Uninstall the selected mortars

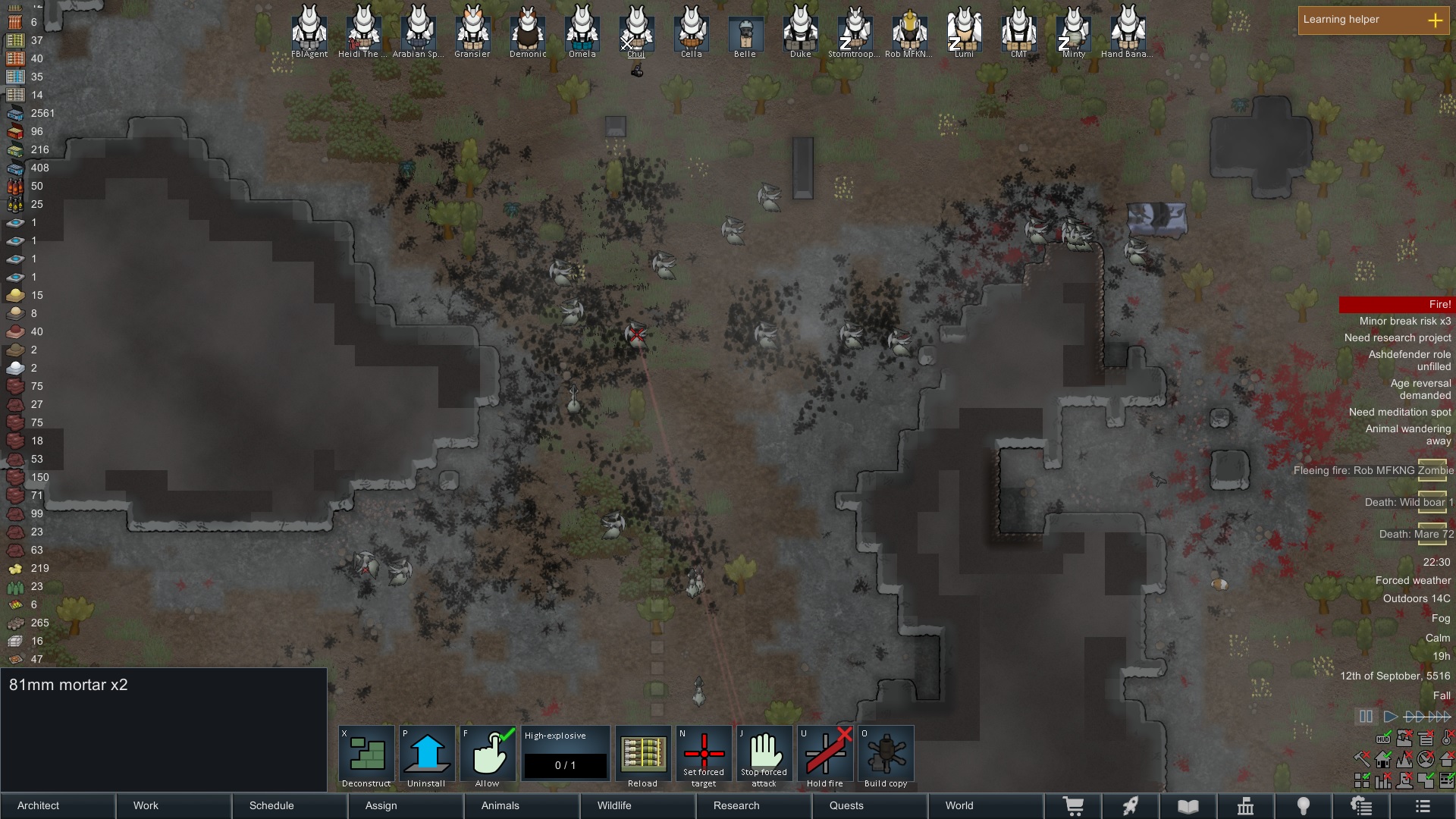click(x=427, y=756)
